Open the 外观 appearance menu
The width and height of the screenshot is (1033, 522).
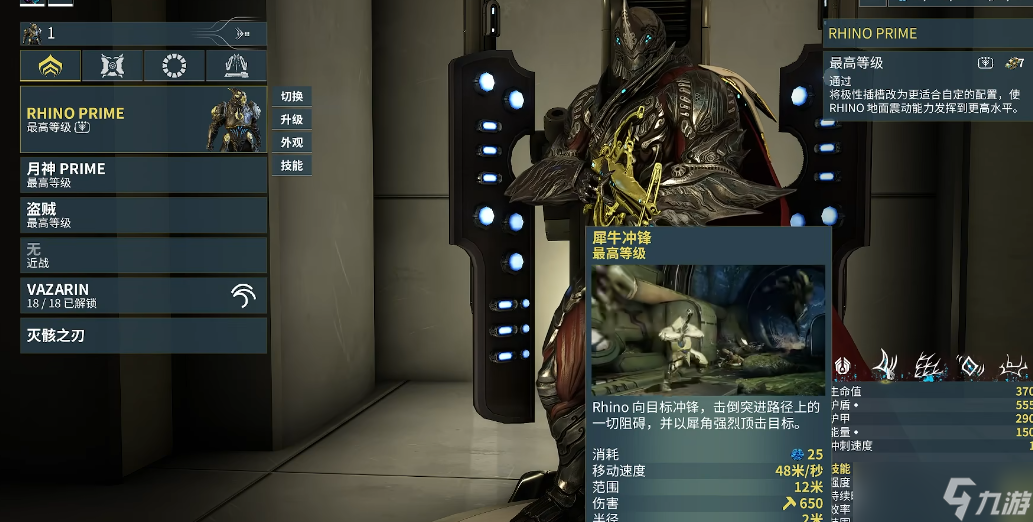291,143
